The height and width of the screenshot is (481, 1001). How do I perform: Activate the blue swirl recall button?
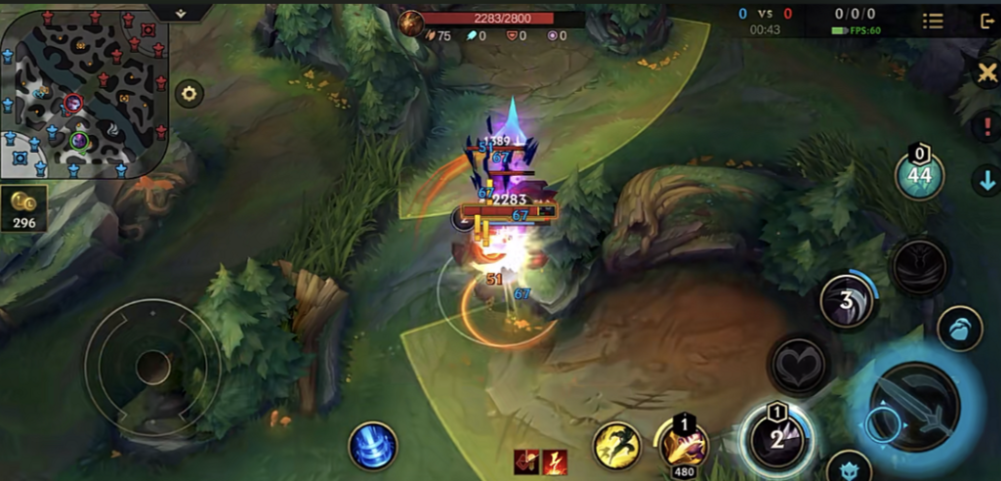tap(373, 446)
